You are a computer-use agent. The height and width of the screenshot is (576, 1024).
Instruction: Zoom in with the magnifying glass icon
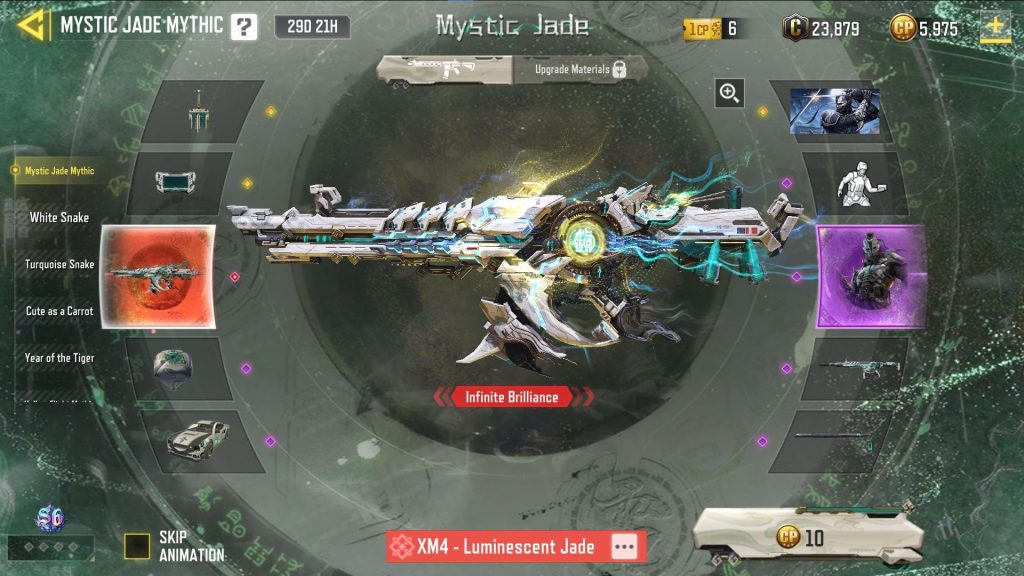tap(730, 94)
